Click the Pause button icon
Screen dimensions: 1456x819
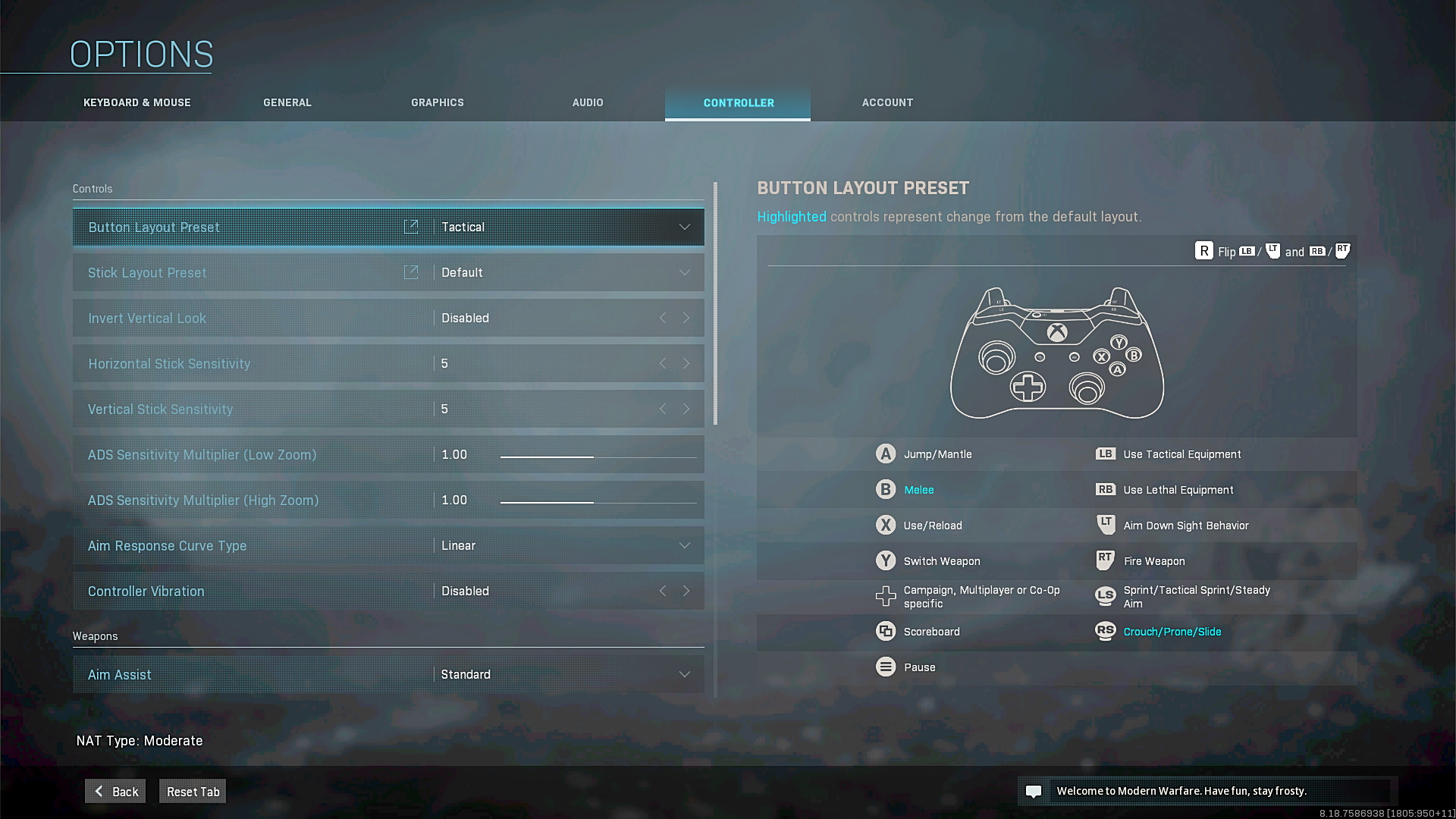click(x=886, y=667)
